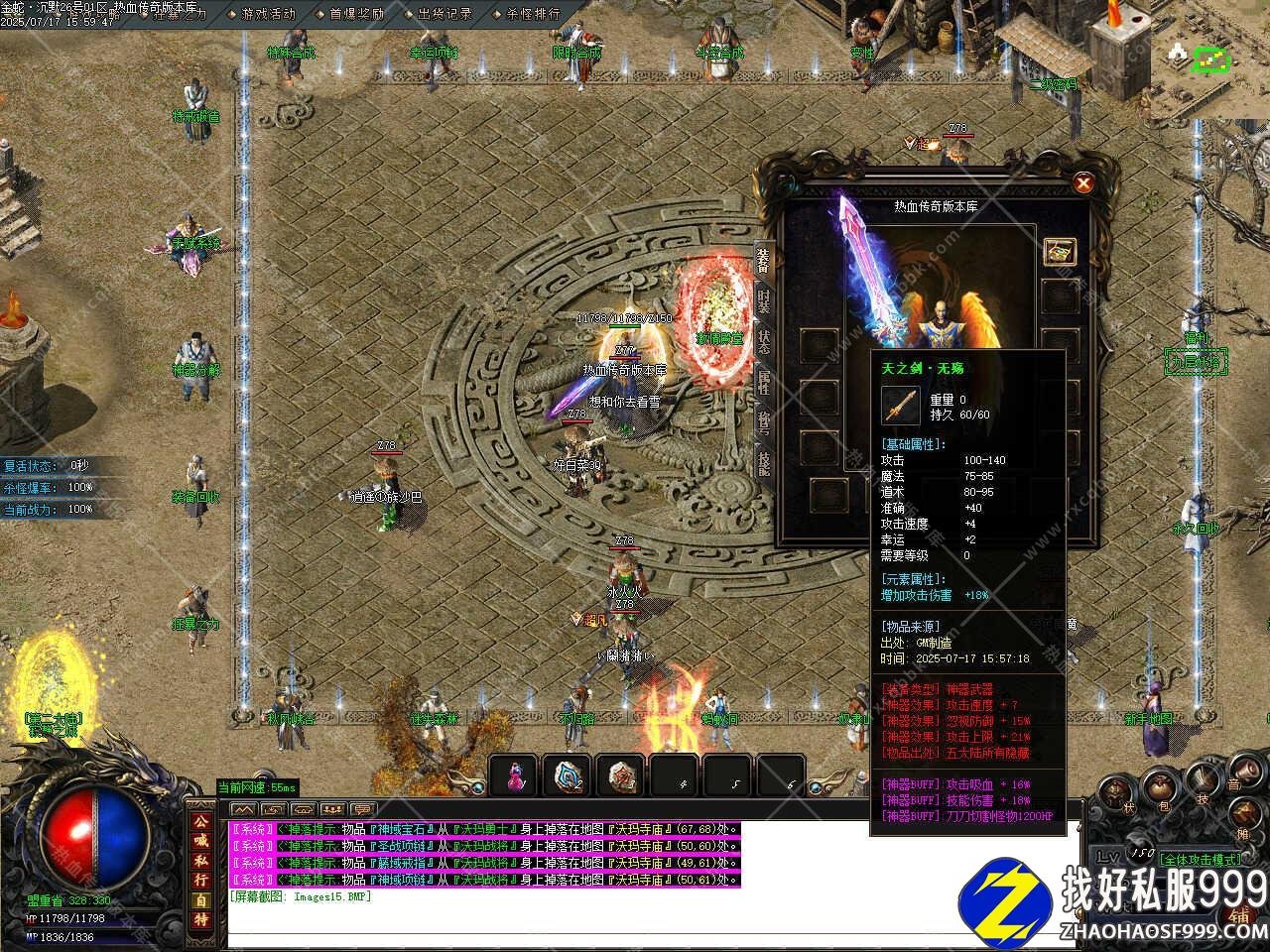Open the 属性 attributes tab

[764, 381]
